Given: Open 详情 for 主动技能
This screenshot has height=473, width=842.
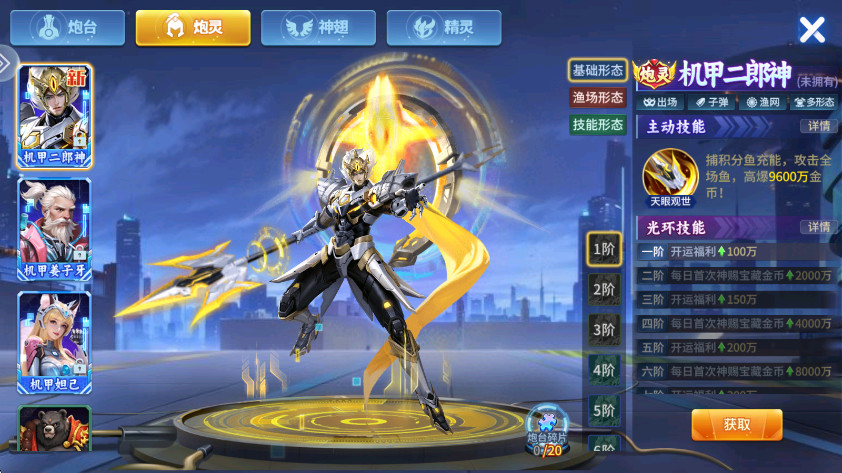Looking at the screenshot, I should [817, 126].
